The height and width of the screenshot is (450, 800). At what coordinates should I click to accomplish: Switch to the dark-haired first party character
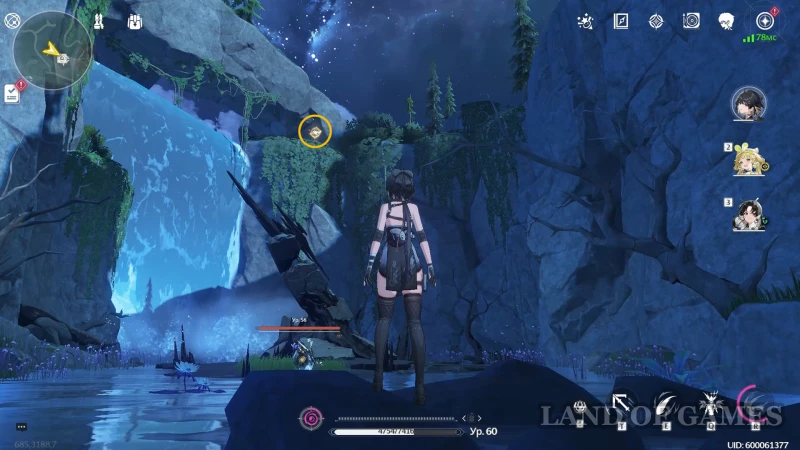coord(749,101)
